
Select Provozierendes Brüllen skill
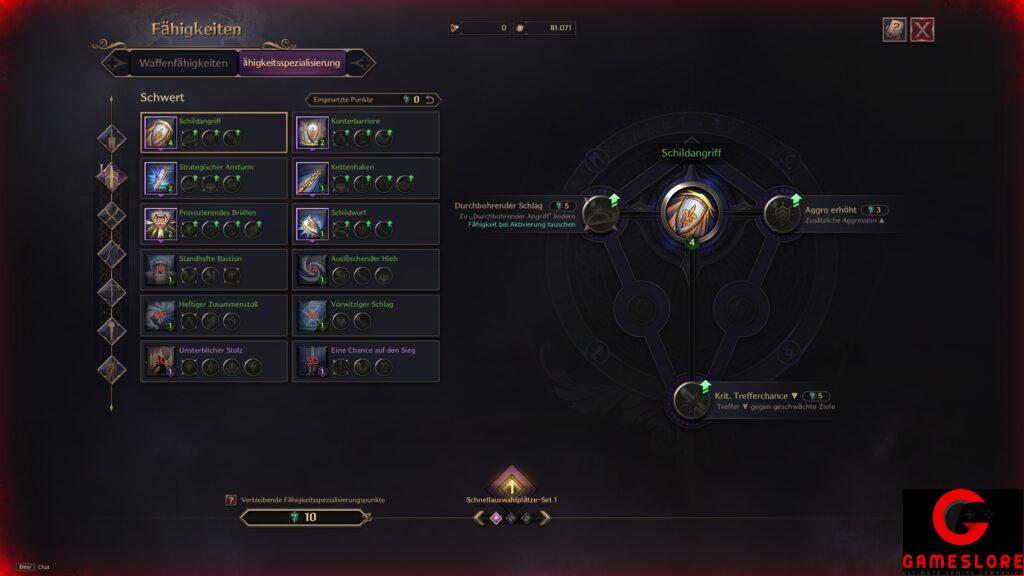(214, 223)
